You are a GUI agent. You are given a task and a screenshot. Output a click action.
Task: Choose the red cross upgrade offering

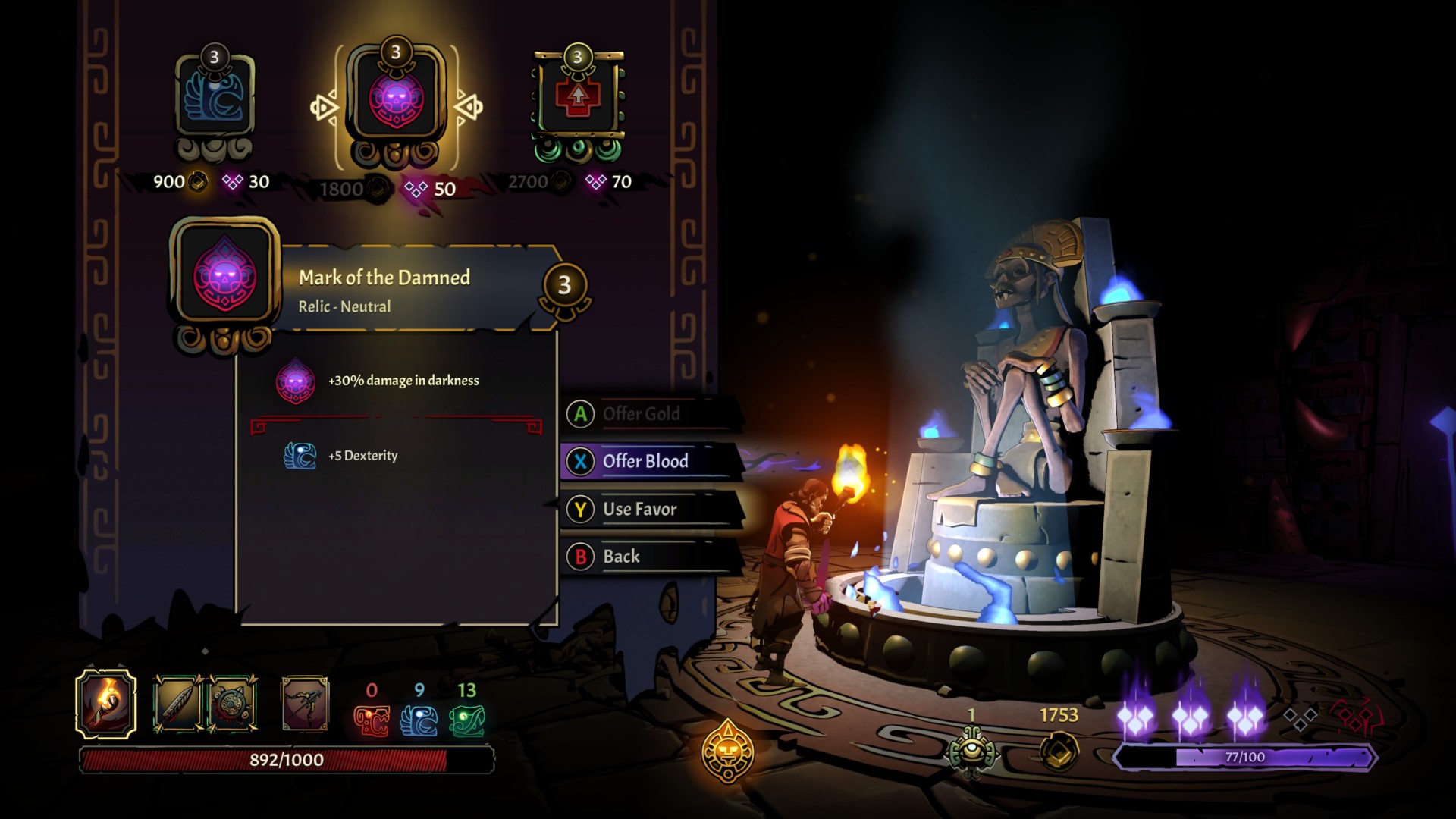(578, 99)
